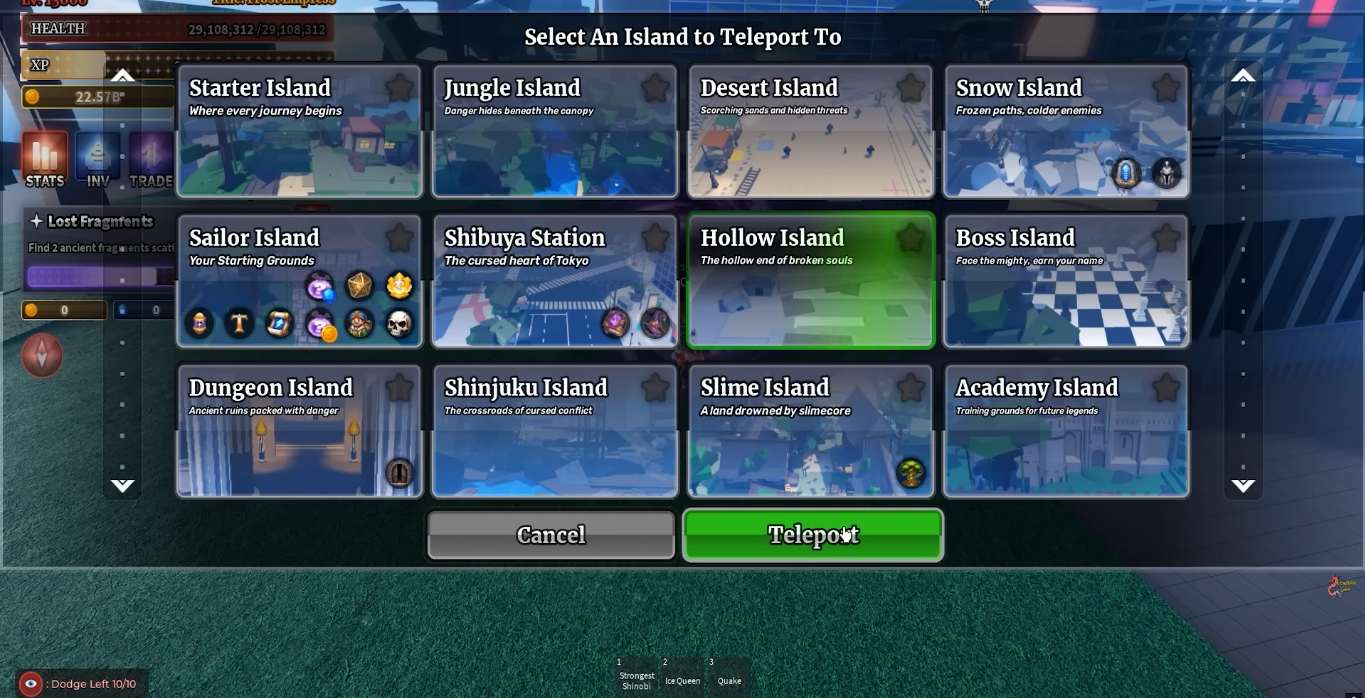The height and width of the screenshot is (698, 1365).
Task: Activate the Ice Queen hotbar slot
Action: (683, 675)
